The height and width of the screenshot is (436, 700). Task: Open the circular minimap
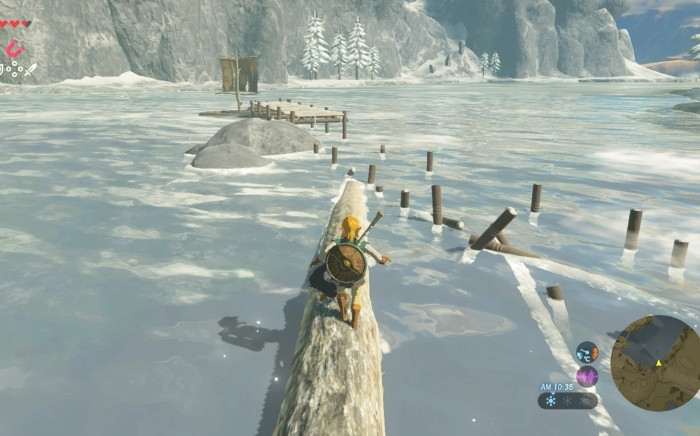pos(654,362)
